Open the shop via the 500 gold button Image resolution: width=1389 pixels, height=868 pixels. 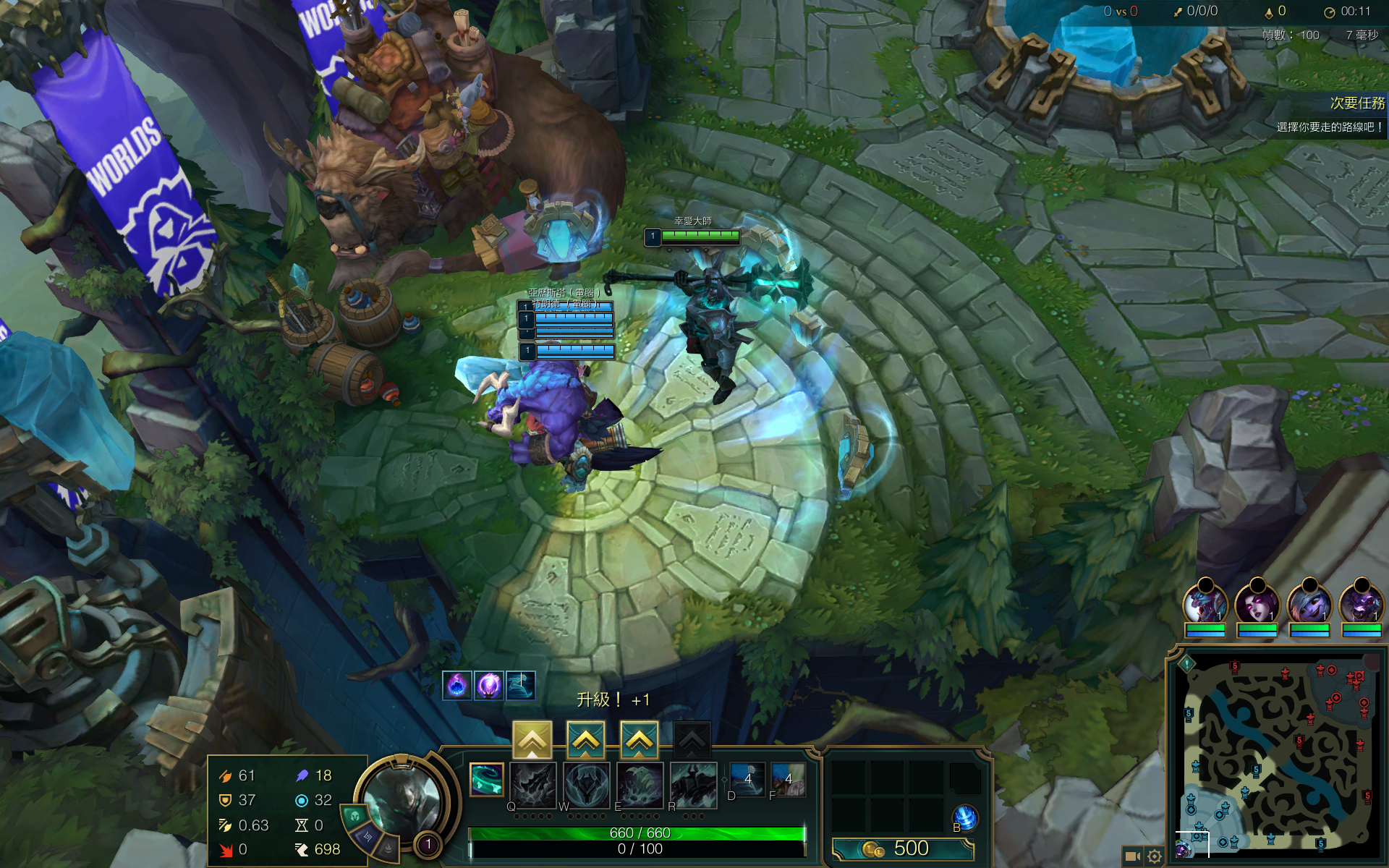(x=902, y=848)
